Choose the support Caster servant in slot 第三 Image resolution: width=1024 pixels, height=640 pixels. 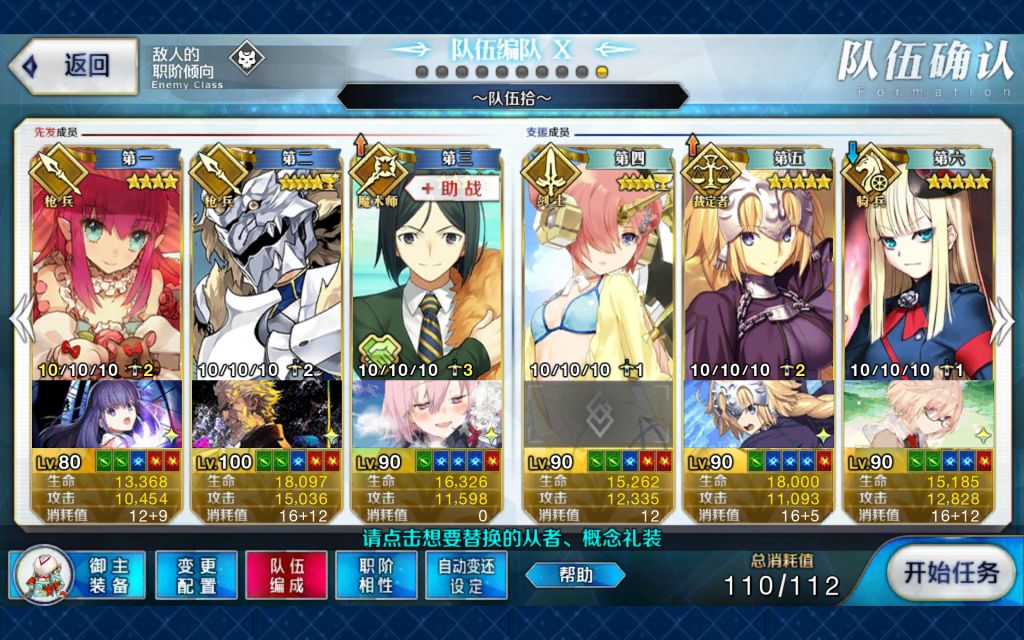point(427,270)
